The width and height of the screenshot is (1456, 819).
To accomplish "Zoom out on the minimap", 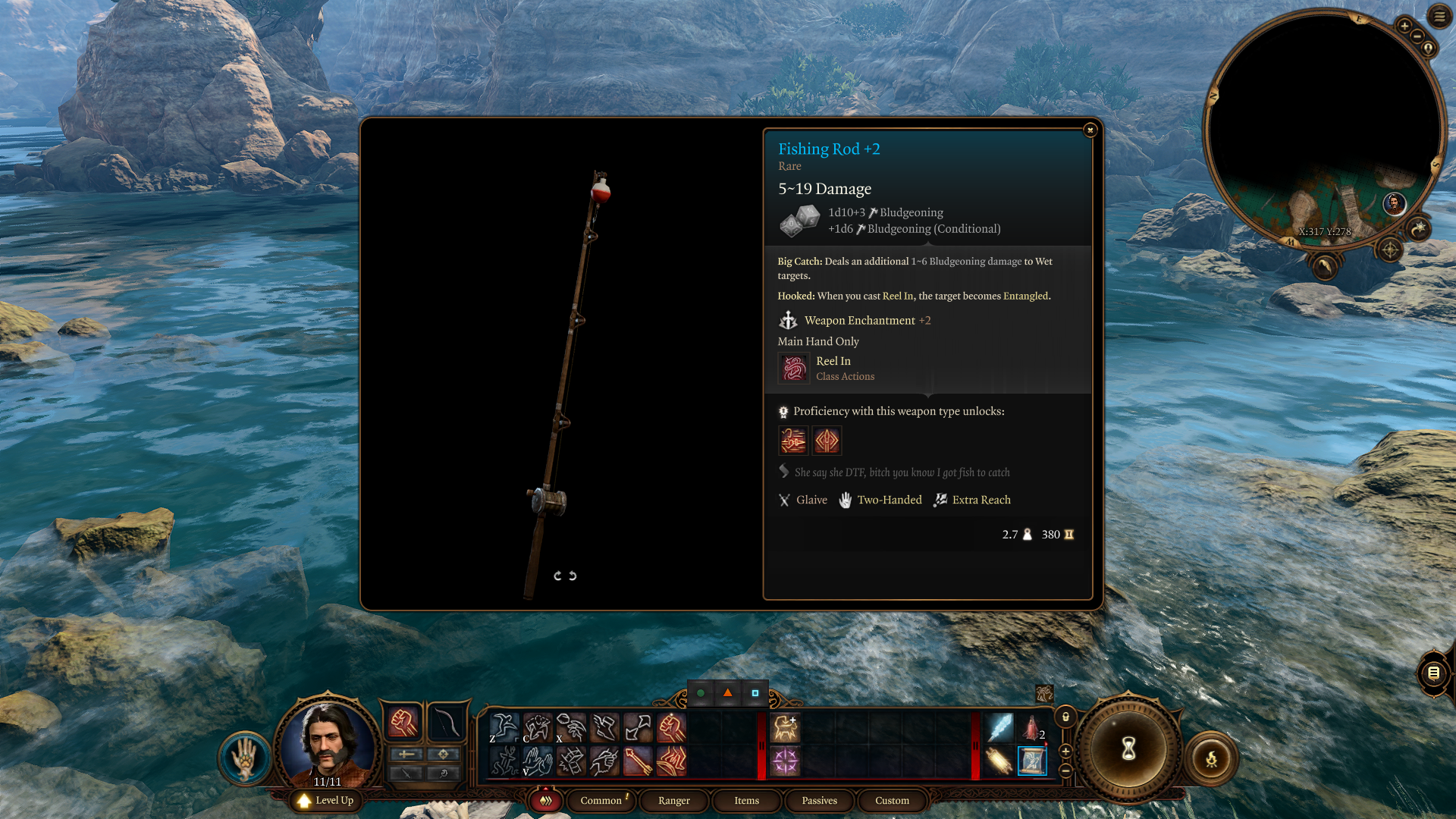I will click(1417, 36).
